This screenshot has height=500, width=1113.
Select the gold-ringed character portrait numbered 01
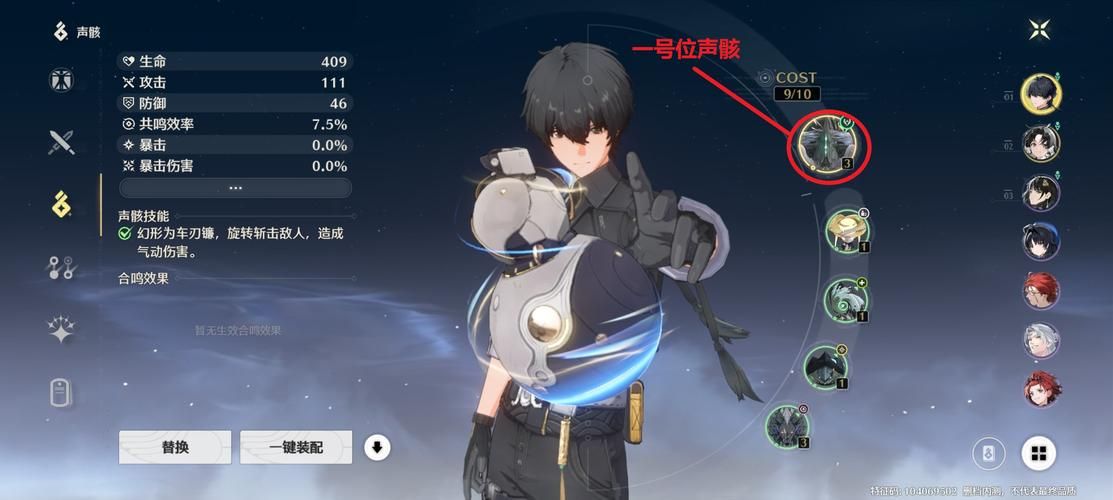coord(1041,95)
